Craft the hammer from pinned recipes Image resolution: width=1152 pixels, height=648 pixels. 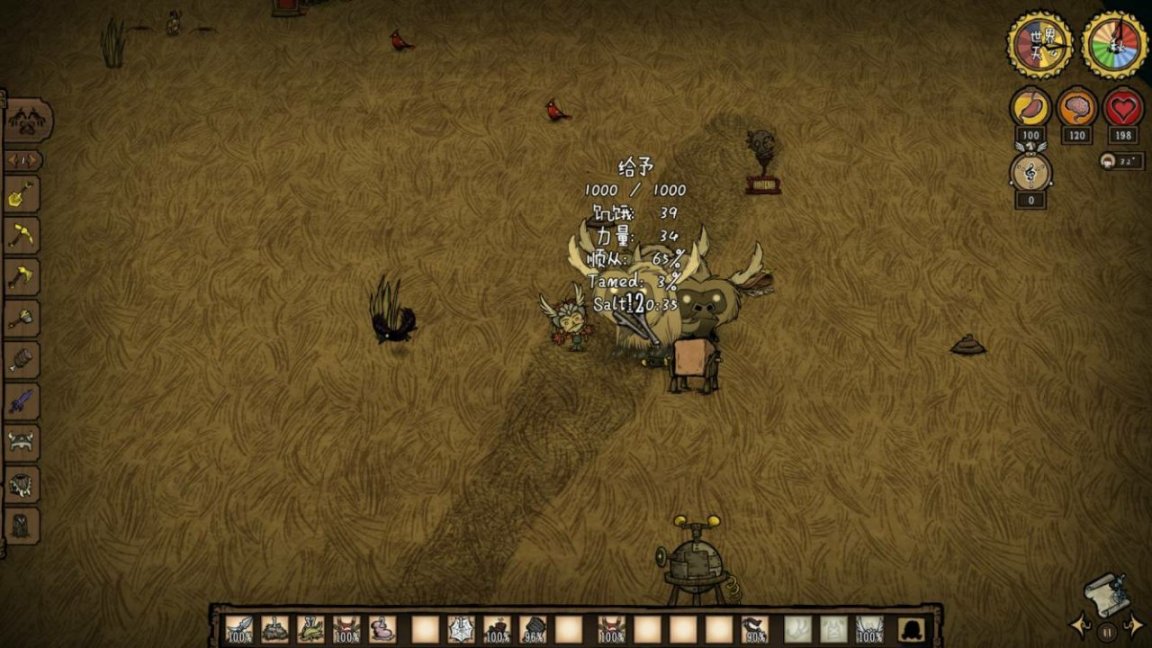pyautogui.click(x=22, y=318)
